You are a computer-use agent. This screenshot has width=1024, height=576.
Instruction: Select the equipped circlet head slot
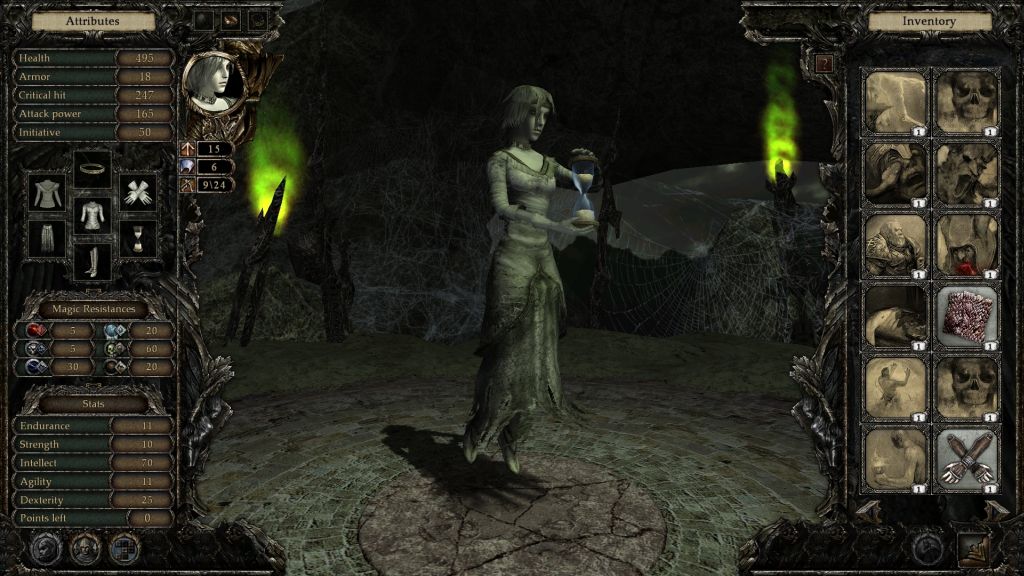[93, 168]
